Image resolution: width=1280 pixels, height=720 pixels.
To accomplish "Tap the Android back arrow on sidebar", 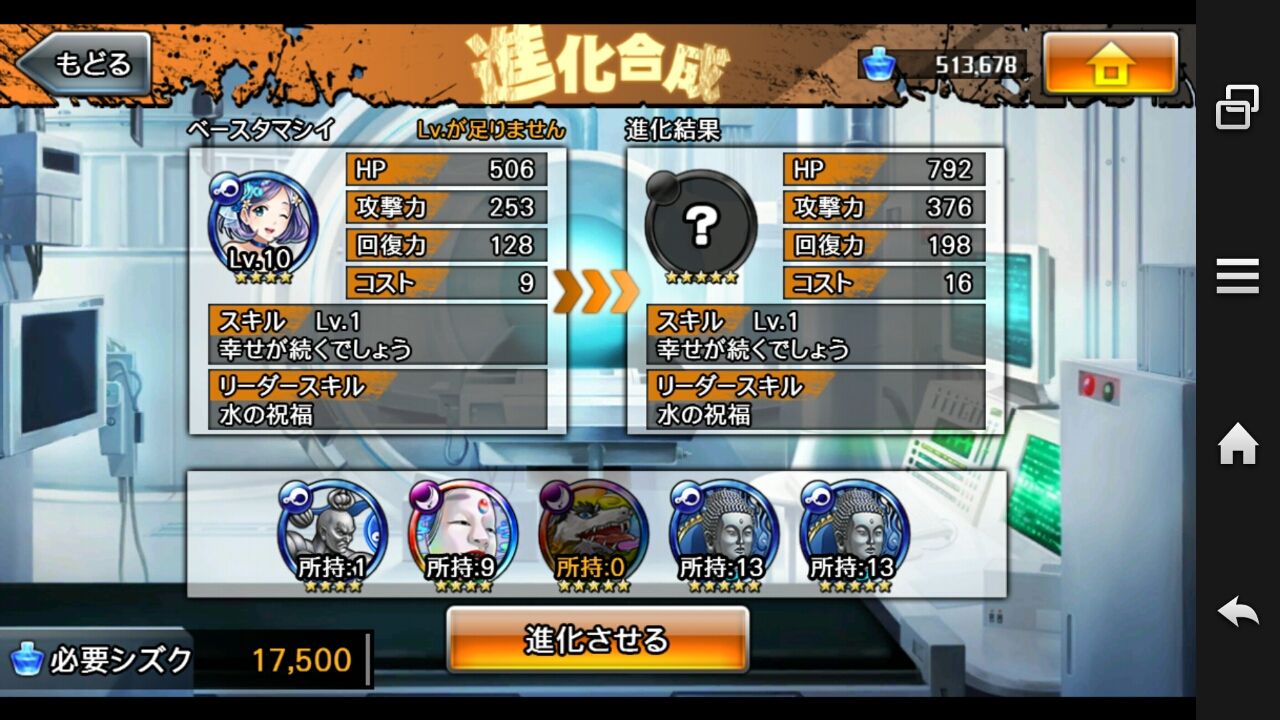I will [1237, 609].
